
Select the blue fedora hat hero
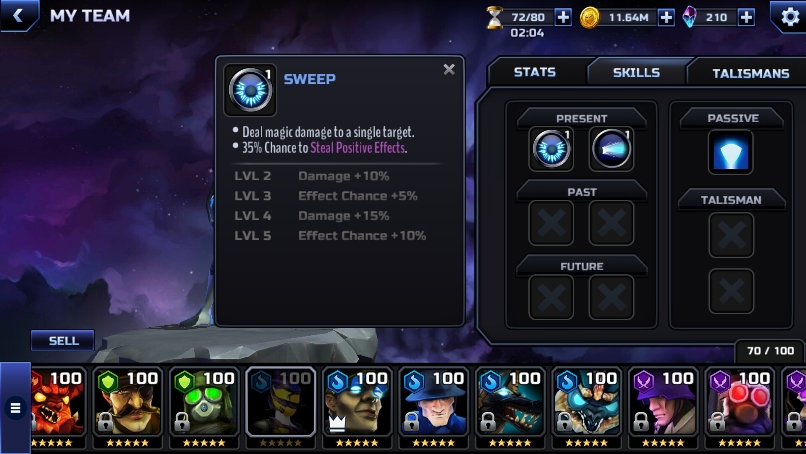[433, 404]
